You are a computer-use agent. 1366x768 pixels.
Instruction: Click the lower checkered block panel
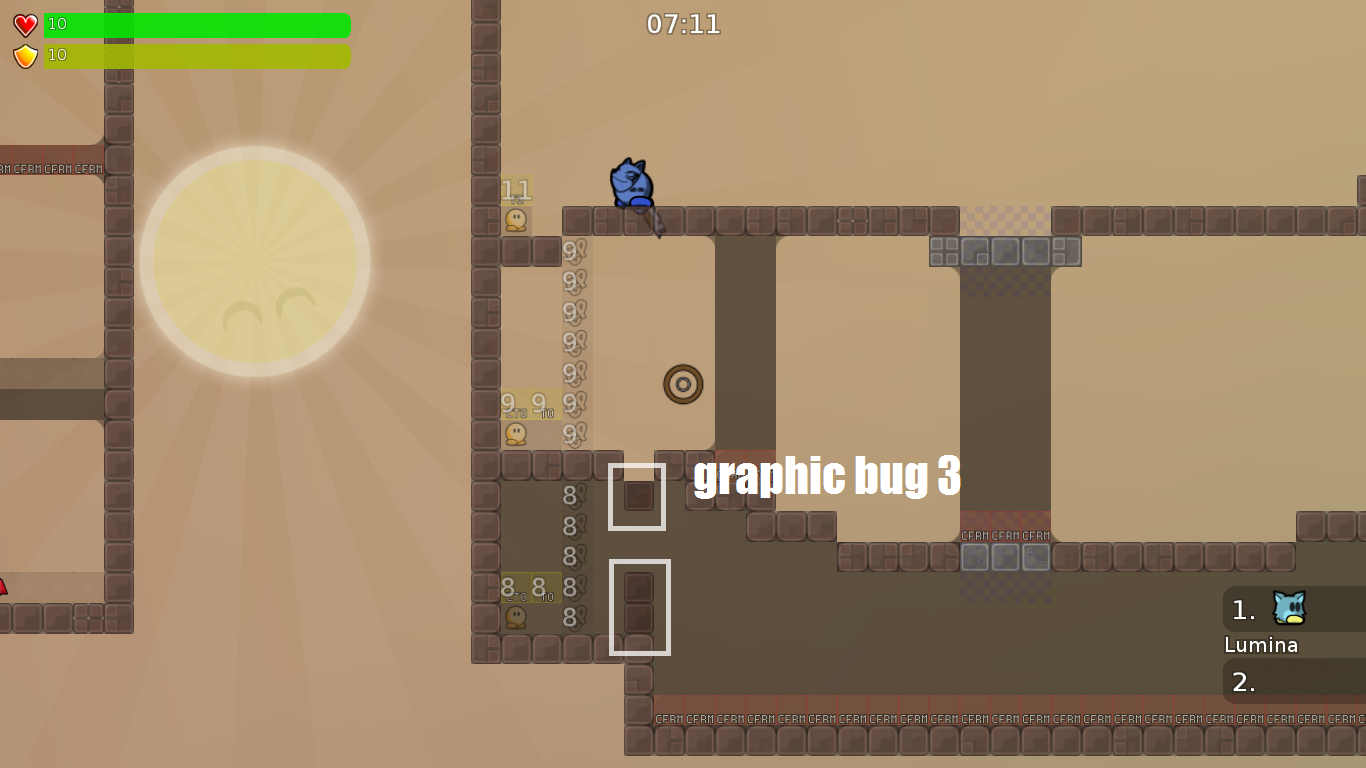tap(1004, 558)
